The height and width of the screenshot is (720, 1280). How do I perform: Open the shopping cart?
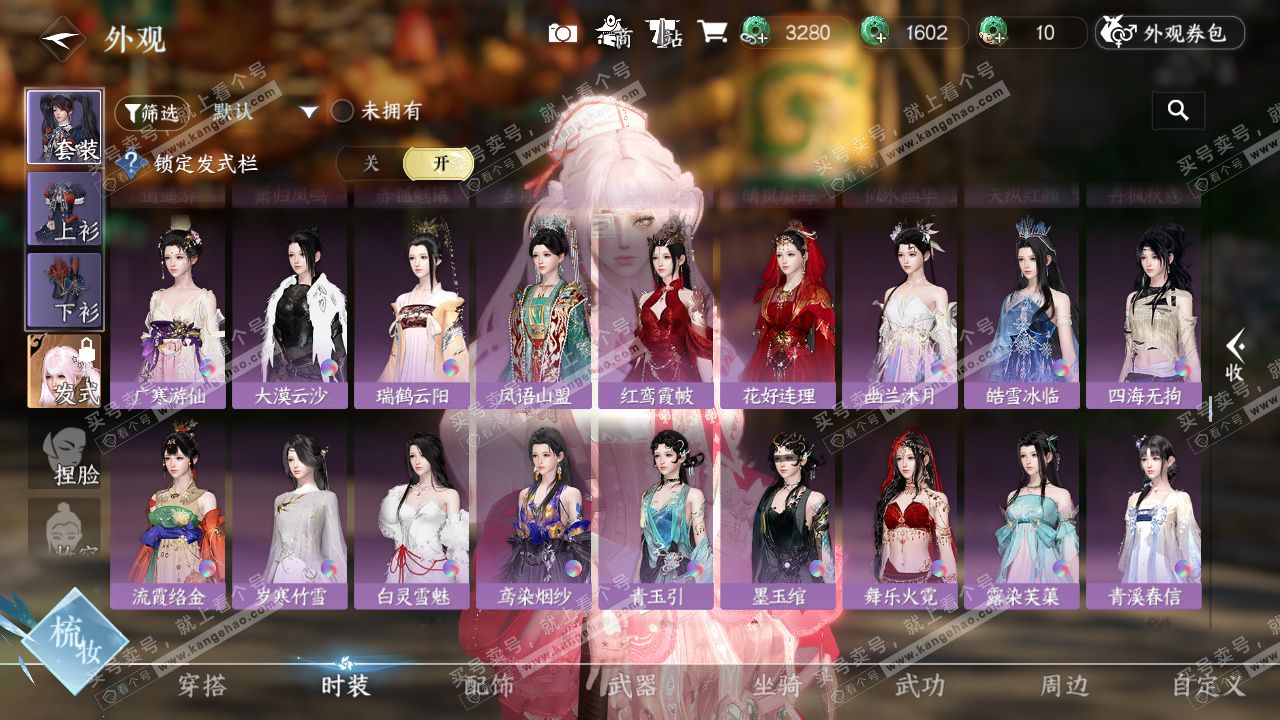tap(712, 33)
